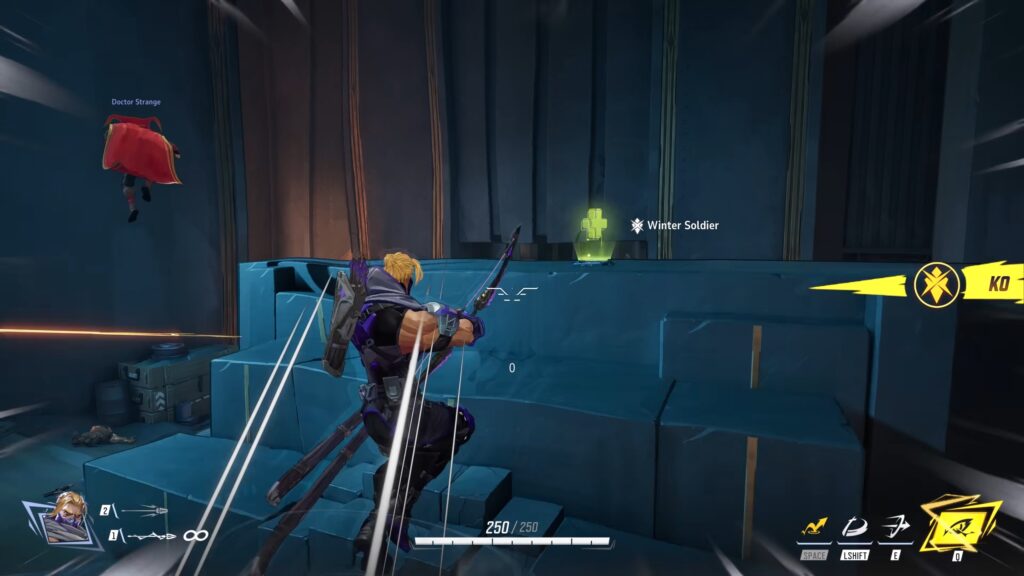Activate the speeding arrow ability icon
This screenshot has height=576, width=1024.
click(895, 526)
